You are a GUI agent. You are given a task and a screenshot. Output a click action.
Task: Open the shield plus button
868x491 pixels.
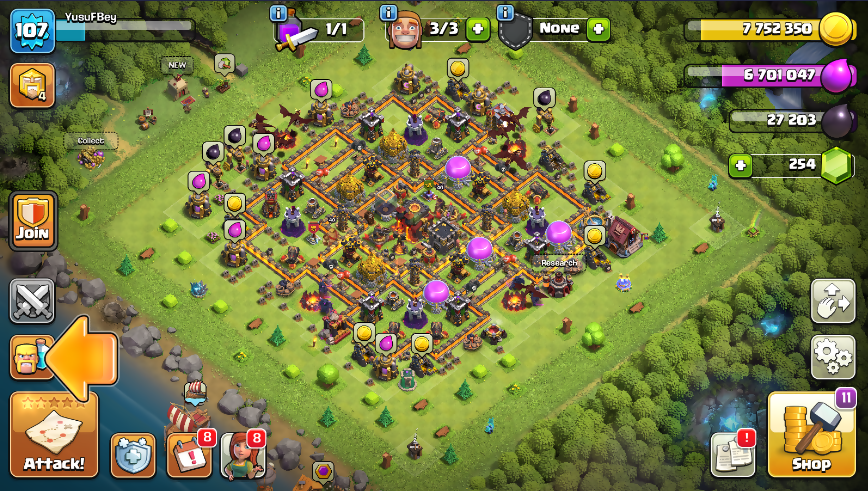[x=133, y=455]
